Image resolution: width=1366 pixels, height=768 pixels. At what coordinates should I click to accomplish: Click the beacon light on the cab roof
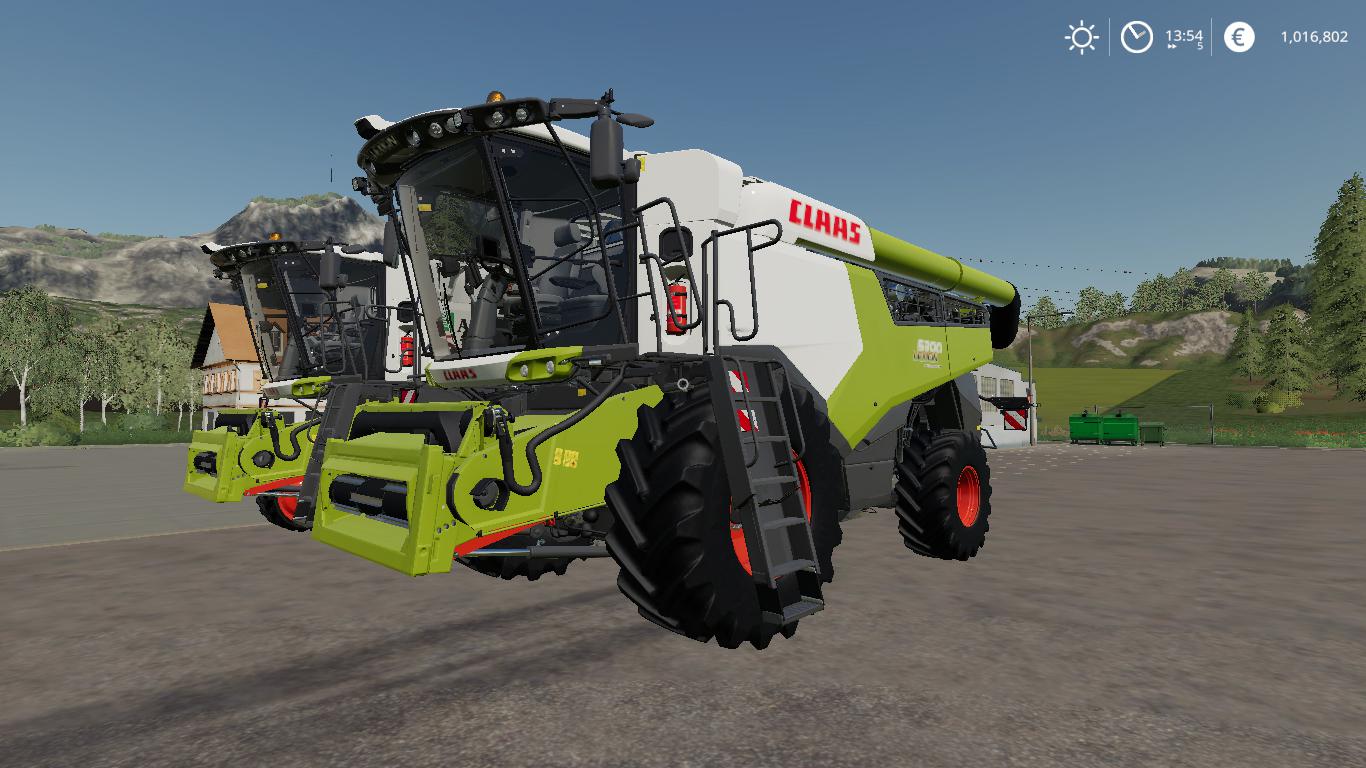tap(495, 97)
